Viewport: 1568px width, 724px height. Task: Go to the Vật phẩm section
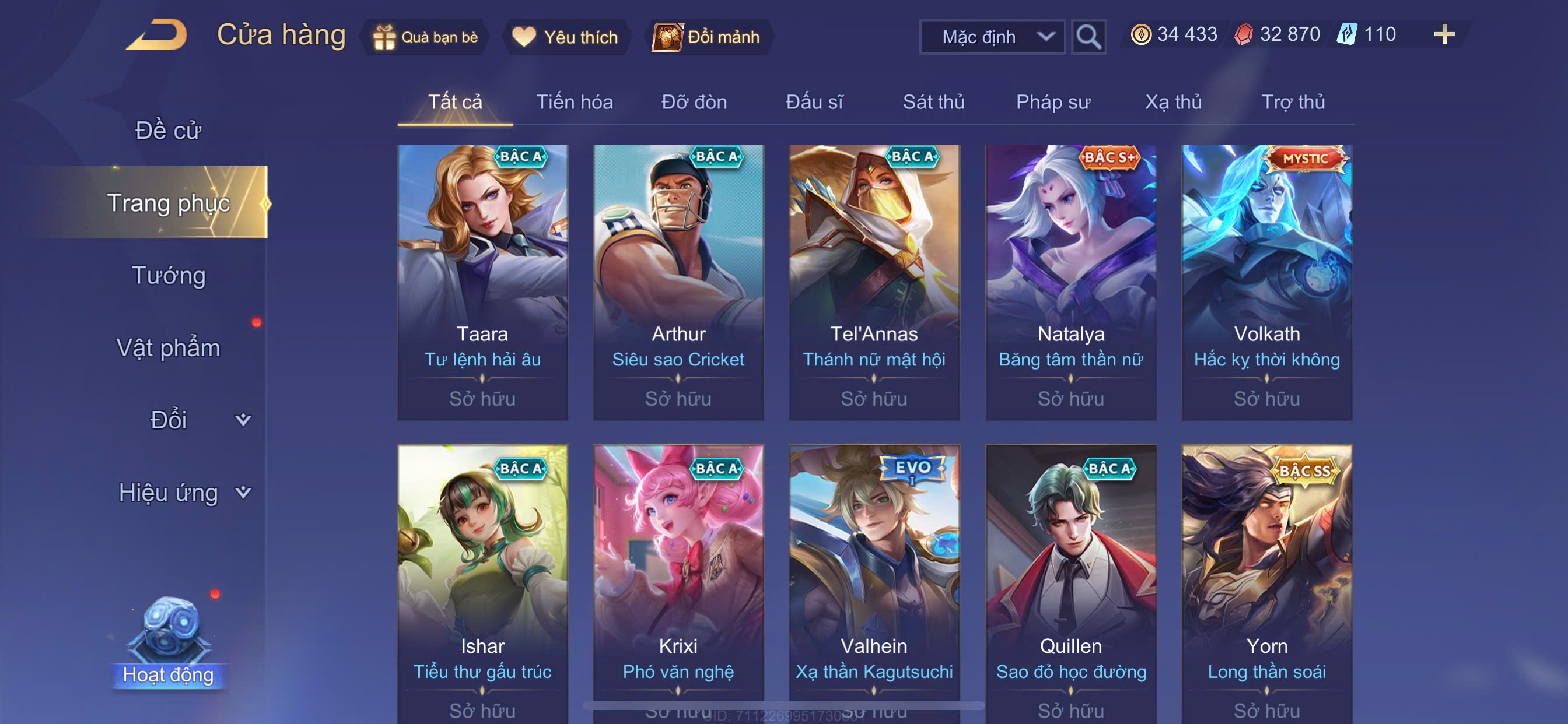pos(168,347)
